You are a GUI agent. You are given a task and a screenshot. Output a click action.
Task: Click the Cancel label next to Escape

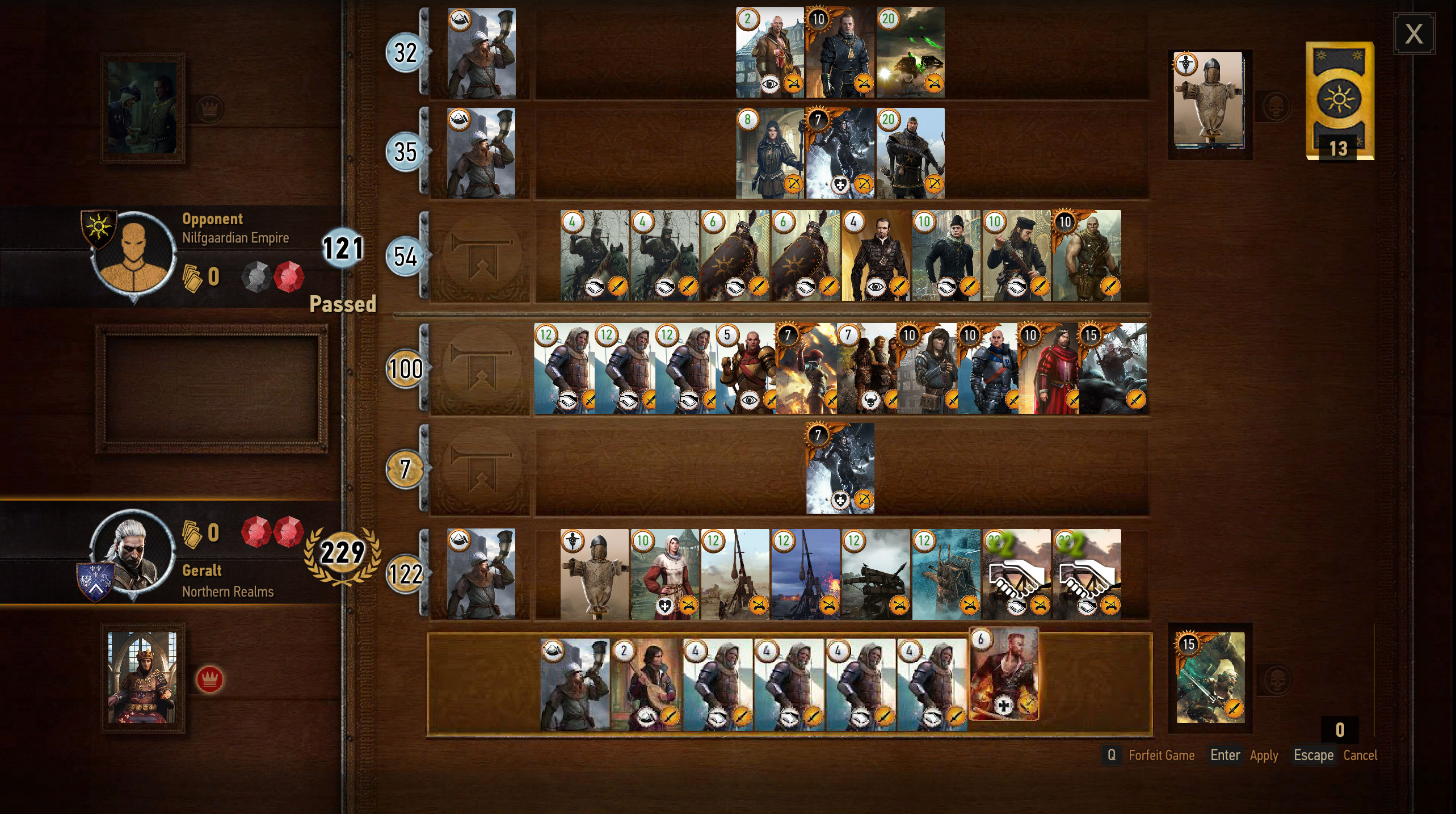[1361, 756]
